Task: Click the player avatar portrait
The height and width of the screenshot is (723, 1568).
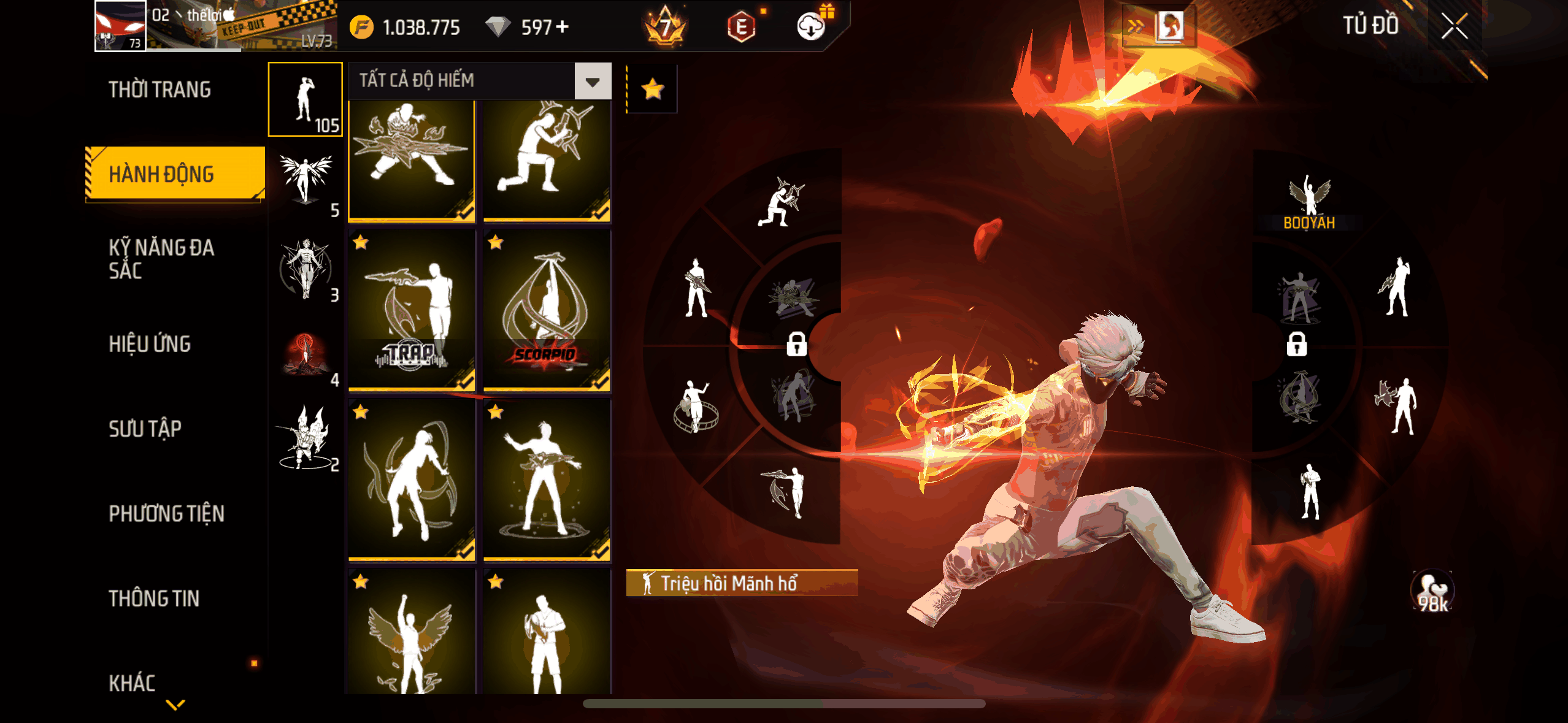Action: click(x=120, y=26)
